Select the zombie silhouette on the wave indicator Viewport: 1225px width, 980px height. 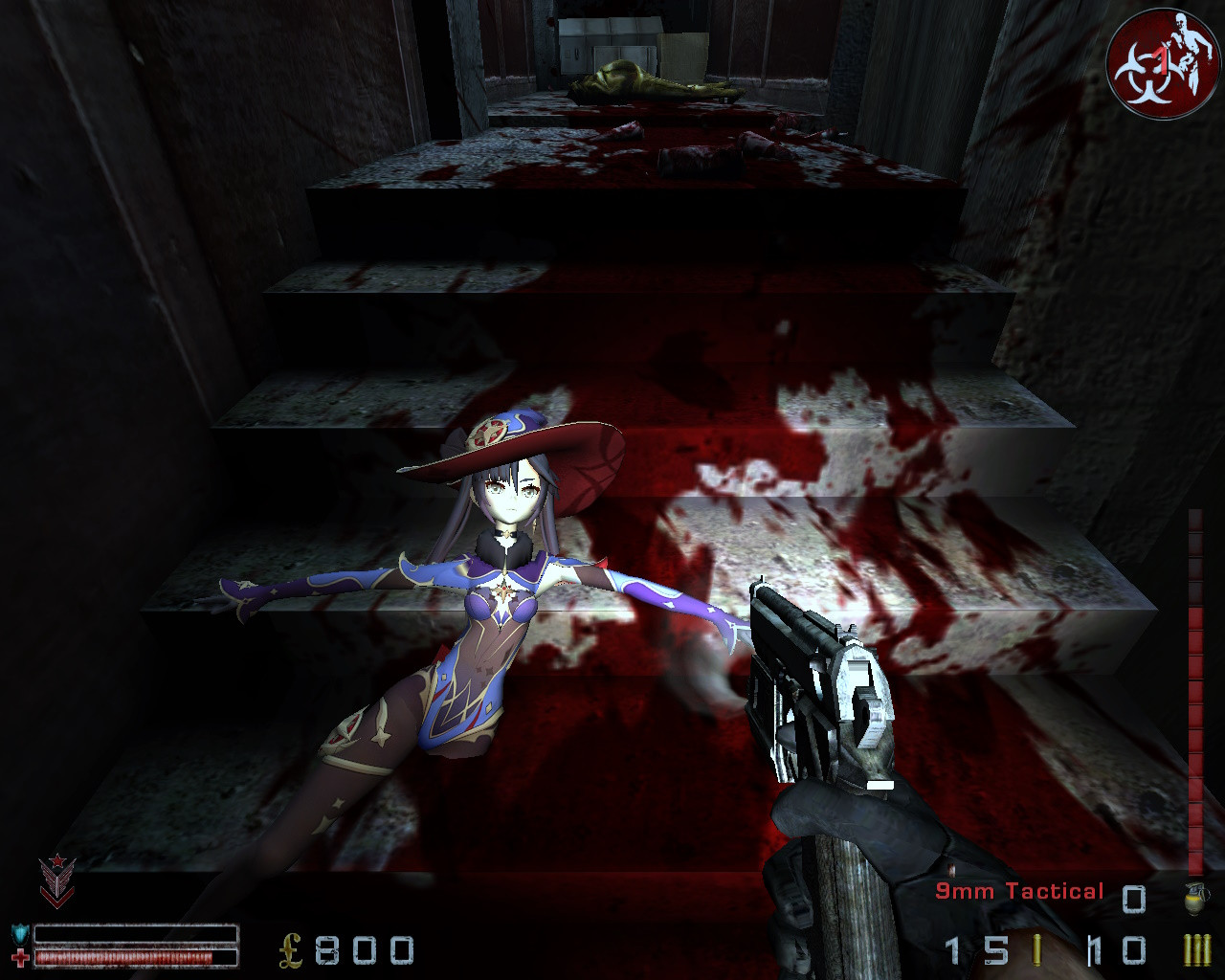click(1188, 43)
